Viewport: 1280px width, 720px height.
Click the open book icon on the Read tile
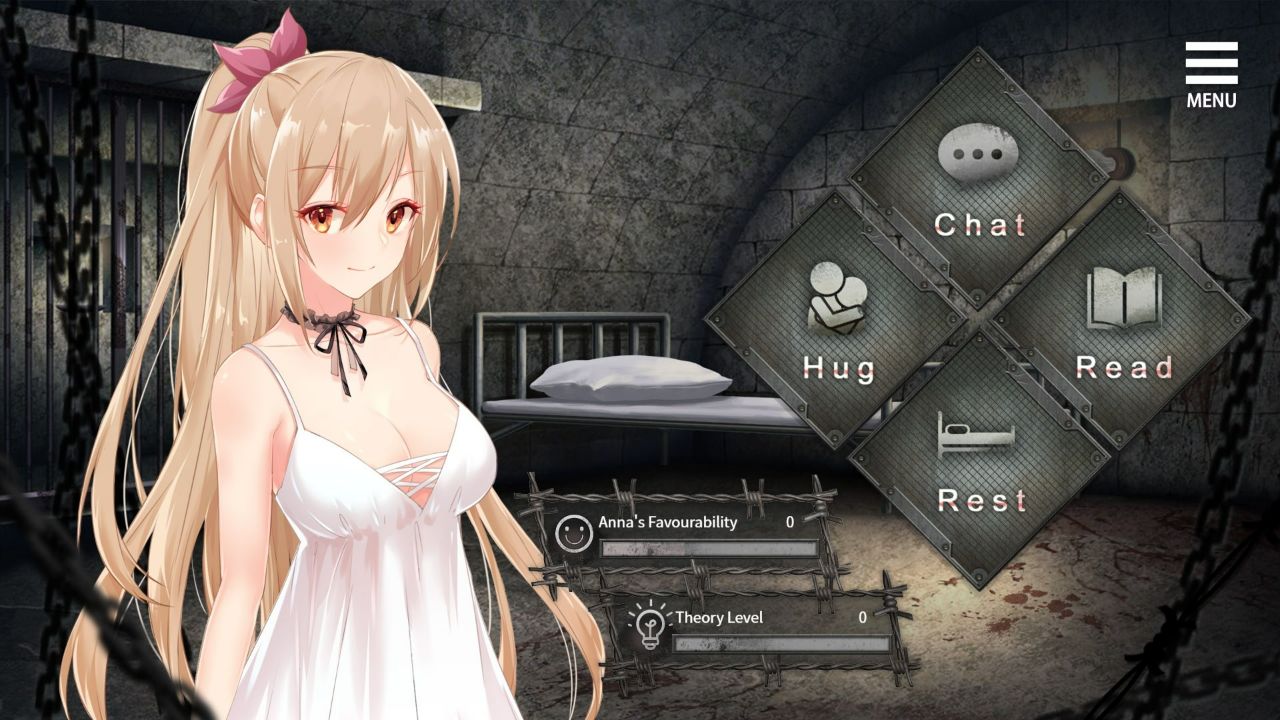(1124, 295)
